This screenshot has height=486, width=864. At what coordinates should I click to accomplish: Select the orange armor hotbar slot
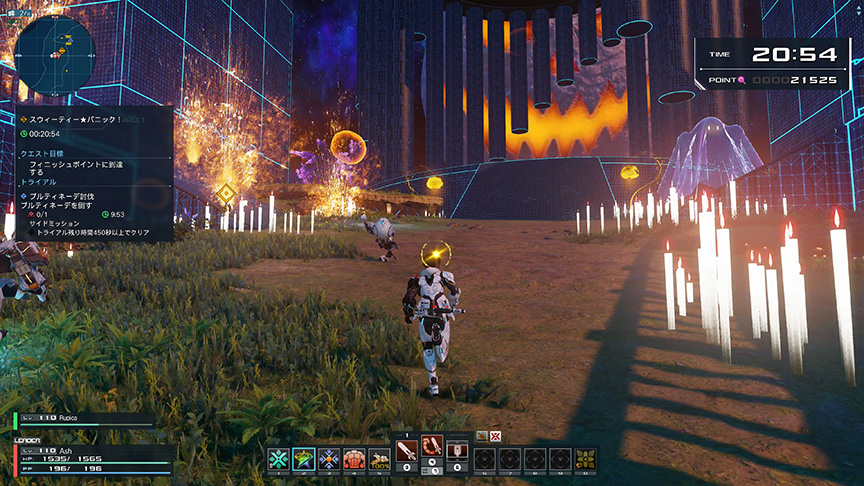pos(354,459)
